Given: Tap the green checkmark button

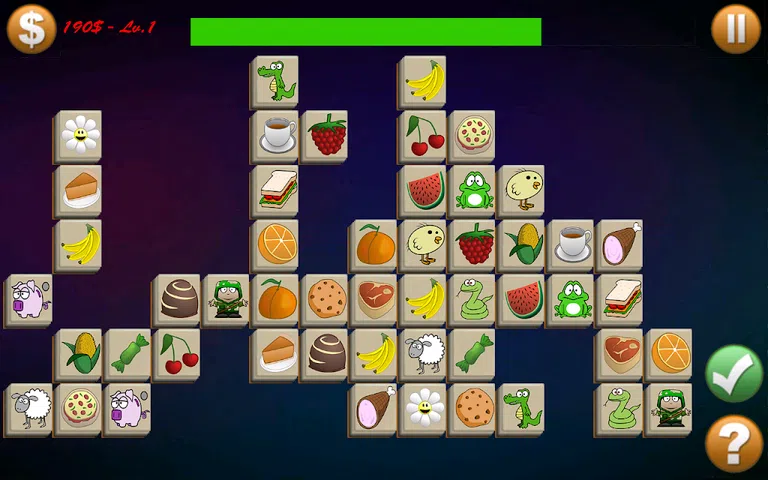Looking at the screenshot, I should click(x=734, y=373).
